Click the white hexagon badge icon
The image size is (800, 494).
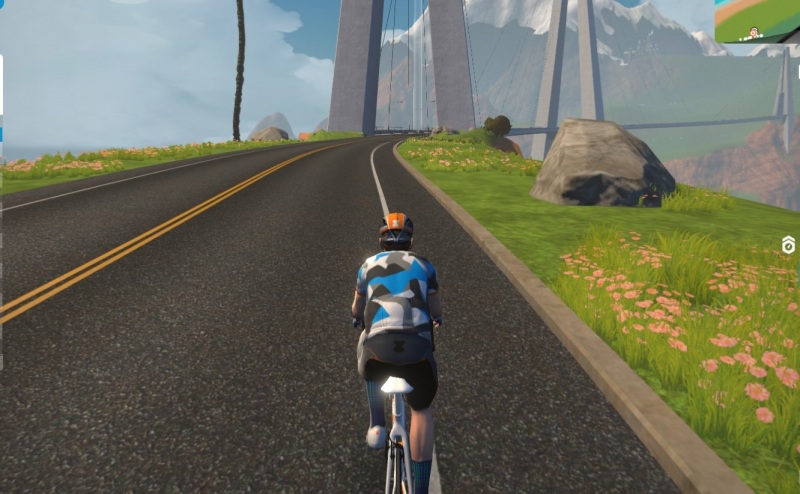pyautogui.click(x=788, y=245)
